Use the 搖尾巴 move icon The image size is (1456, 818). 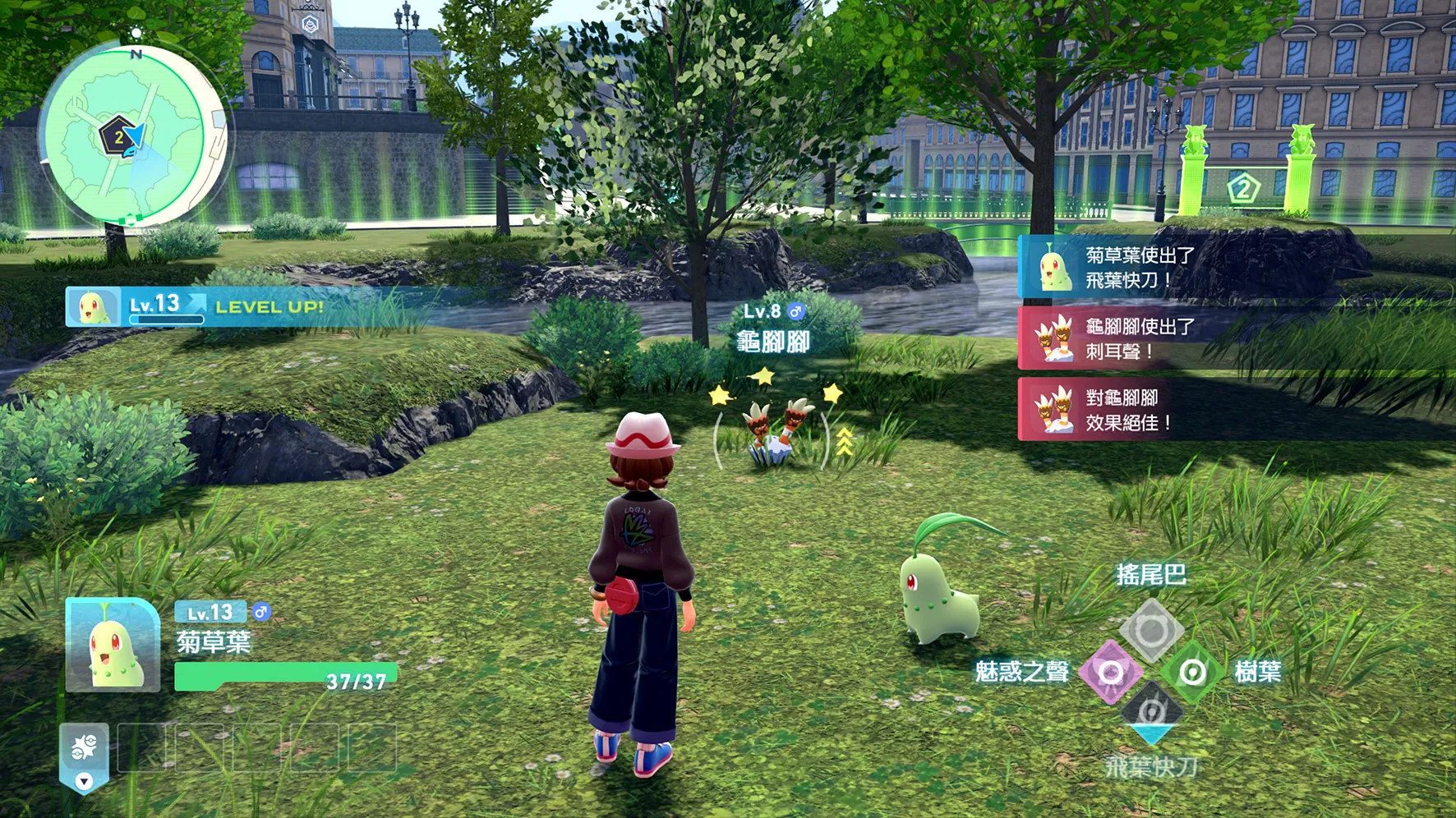click(1151, 630)
